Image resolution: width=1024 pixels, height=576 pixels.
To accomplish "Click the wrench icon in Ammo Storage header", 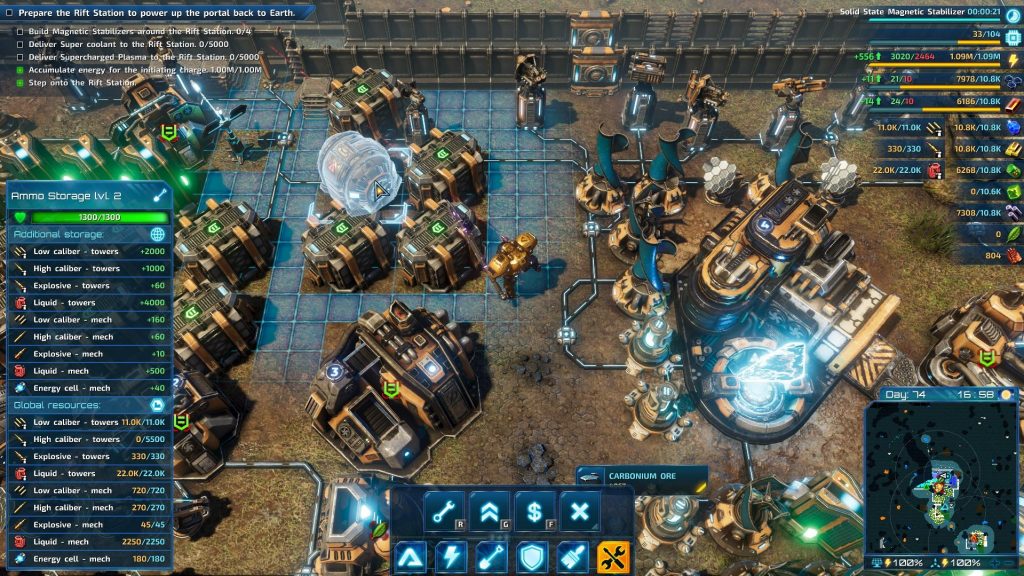I will coord(159,196).
